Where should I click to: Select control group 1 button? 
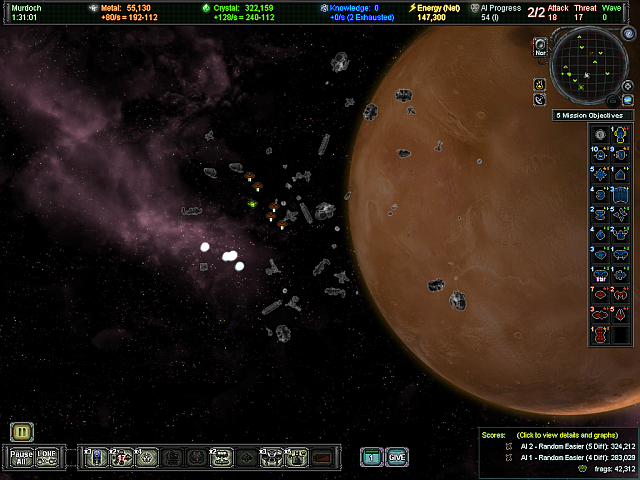click(371, 458)
